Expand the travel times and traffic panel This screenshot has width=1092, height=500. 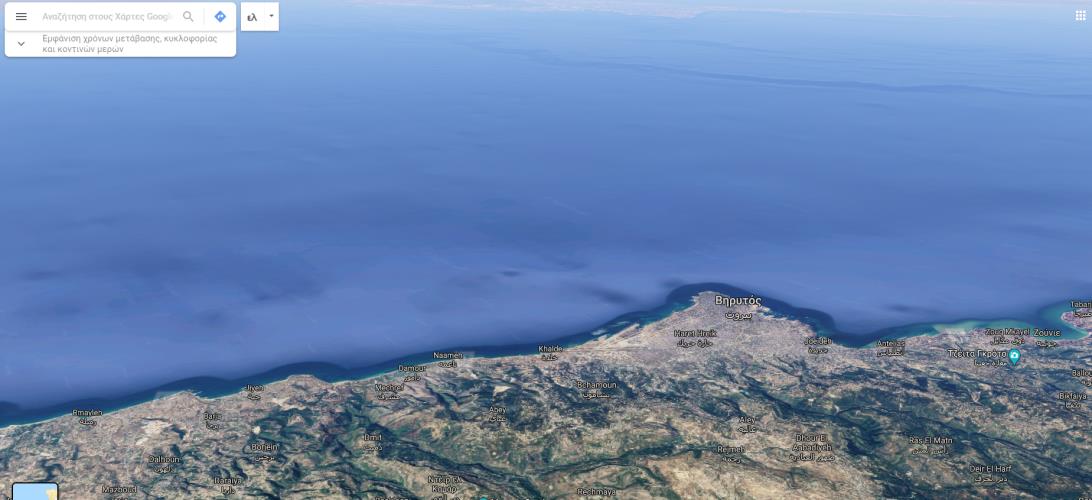click(21, 44)
